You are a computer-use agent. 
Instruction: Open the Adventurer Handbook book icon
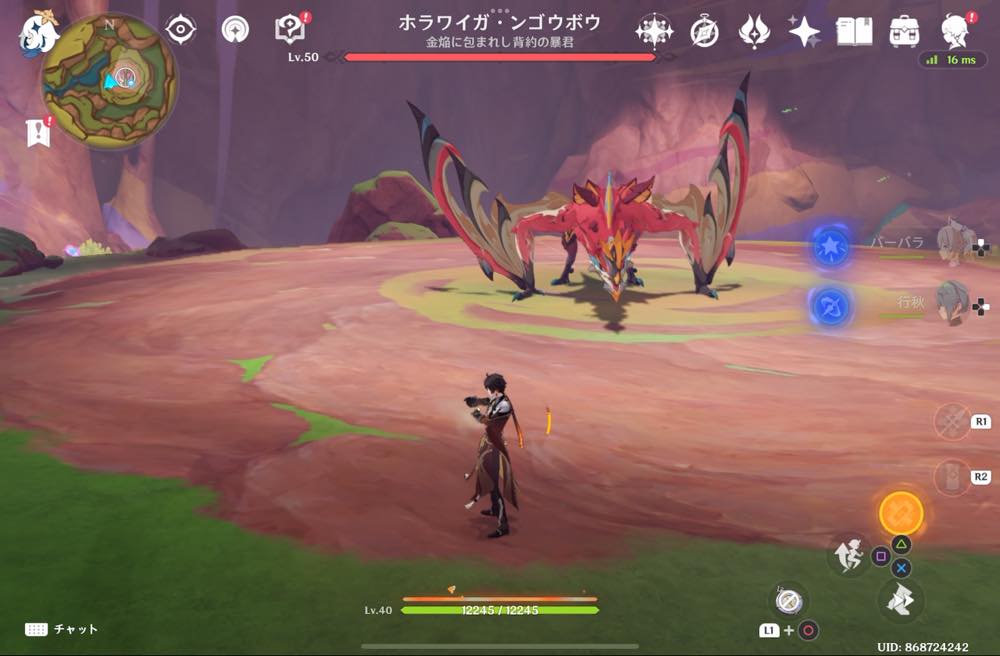pyautogui.click(x=854, y=31)
